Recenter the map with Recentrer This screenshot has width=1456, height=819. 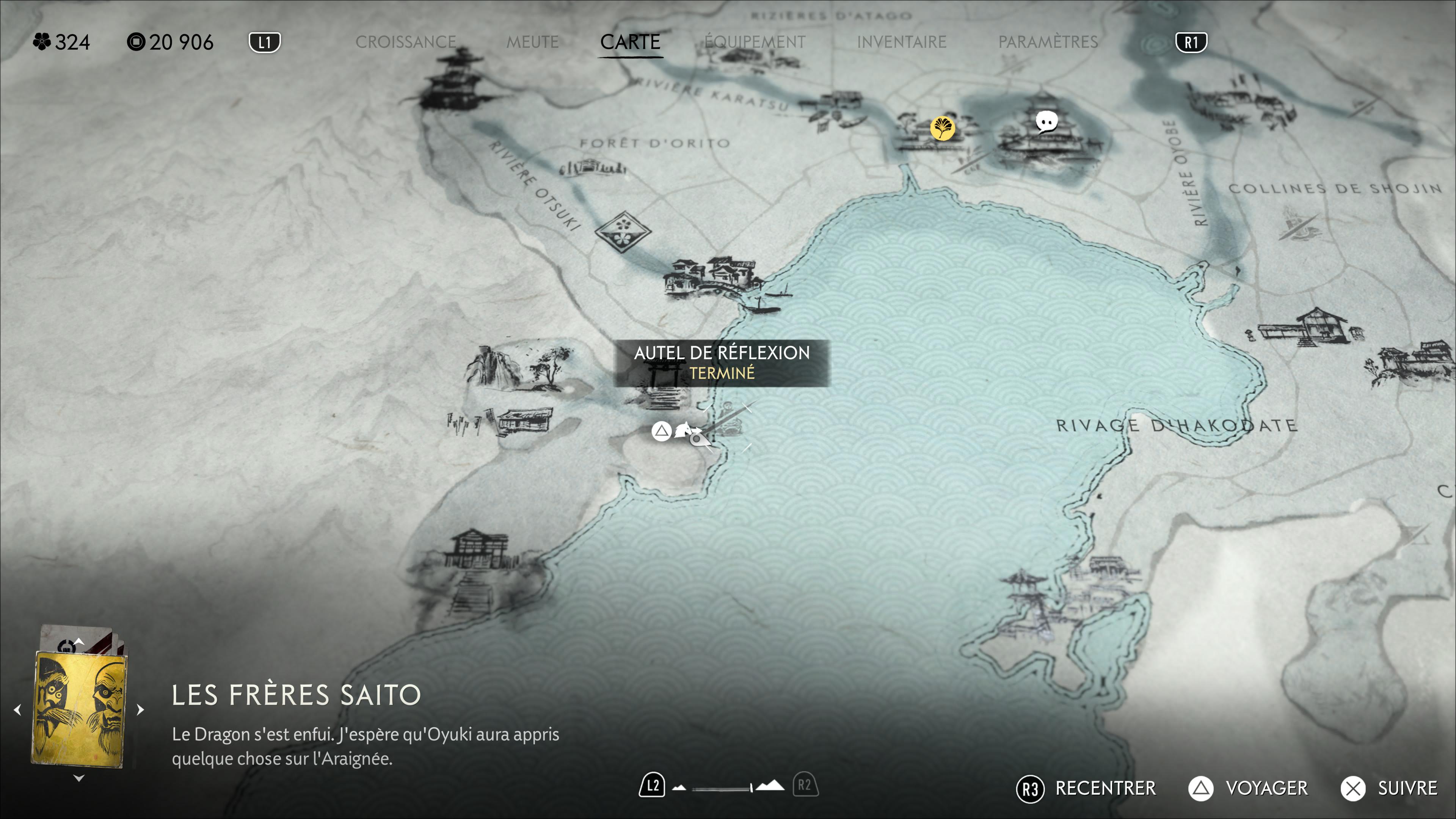pos(1086,788)
